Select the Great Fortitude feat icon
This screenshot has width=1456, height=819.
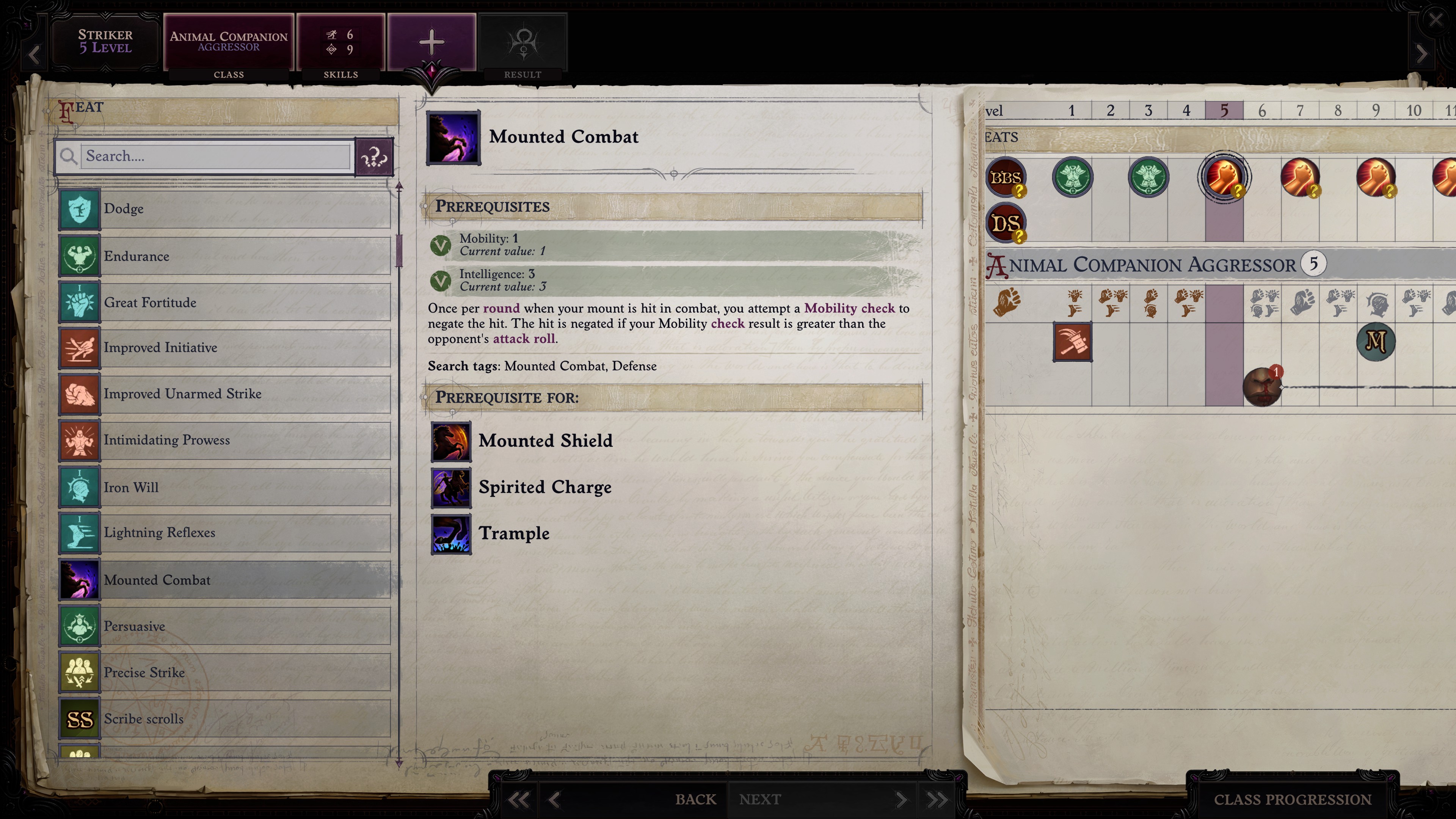[79, 302]
